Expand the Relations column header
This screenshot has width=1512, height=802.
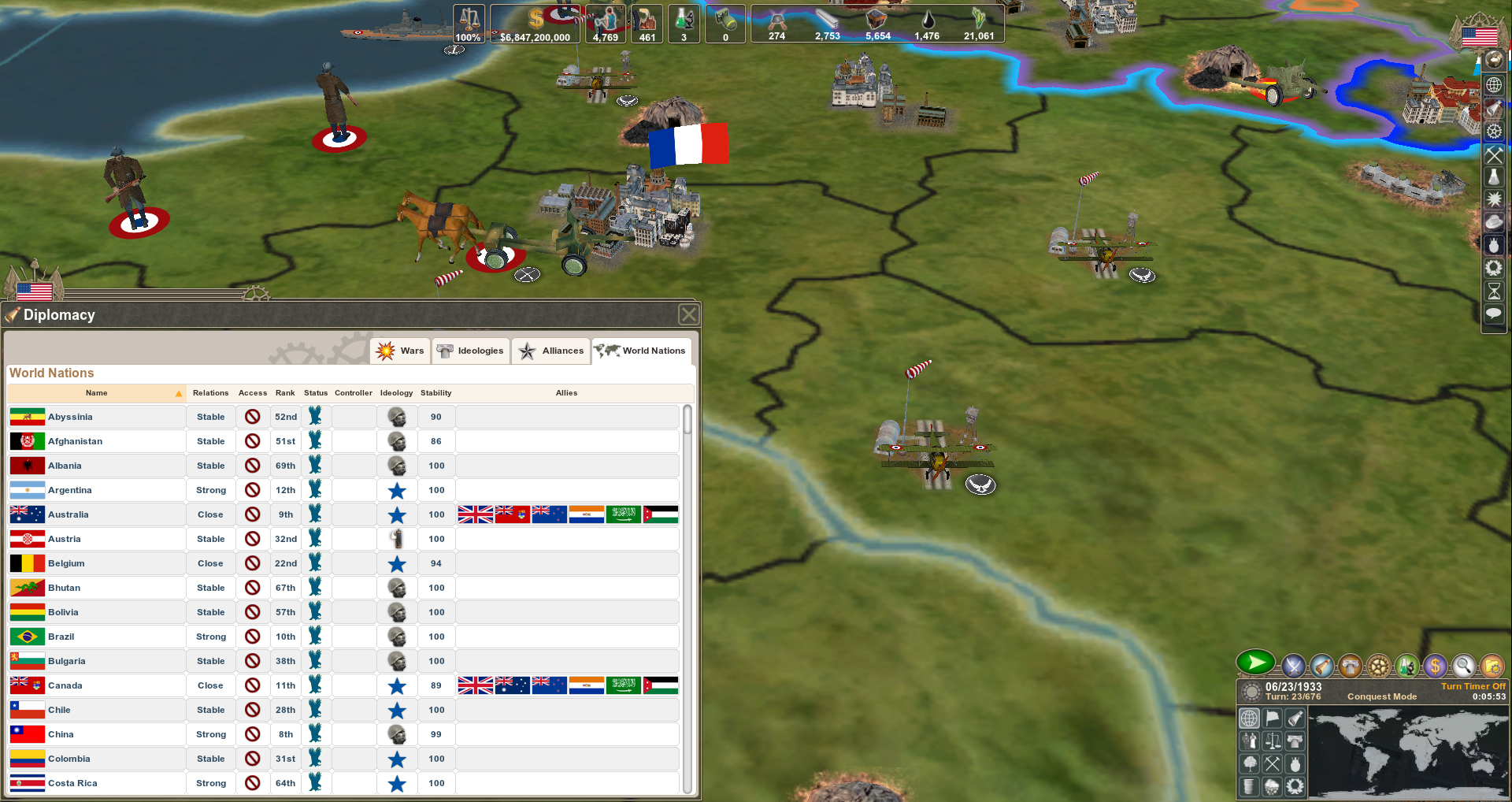tap(210, 393)
